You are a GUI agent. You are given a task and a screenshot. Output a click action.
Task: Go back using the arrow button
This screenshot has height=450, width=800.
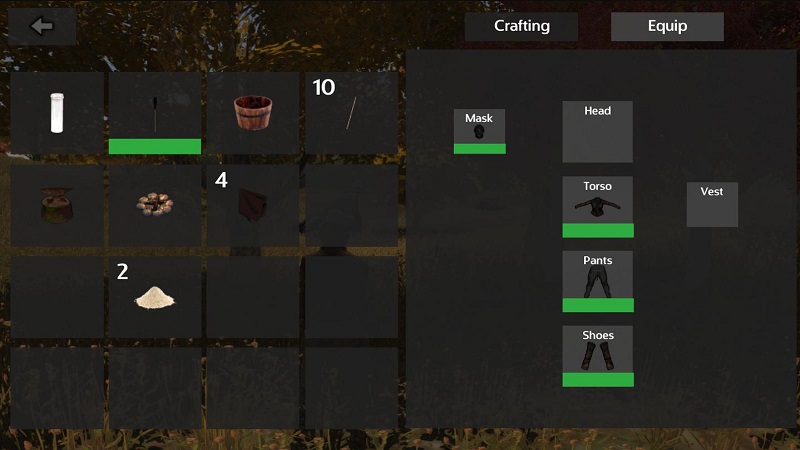(x=42, y=26)
